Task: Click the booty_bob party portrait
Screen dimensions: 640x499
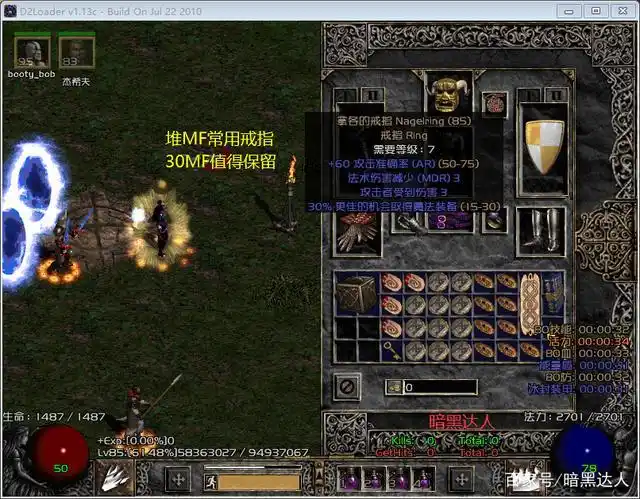Action: (32, 53)
